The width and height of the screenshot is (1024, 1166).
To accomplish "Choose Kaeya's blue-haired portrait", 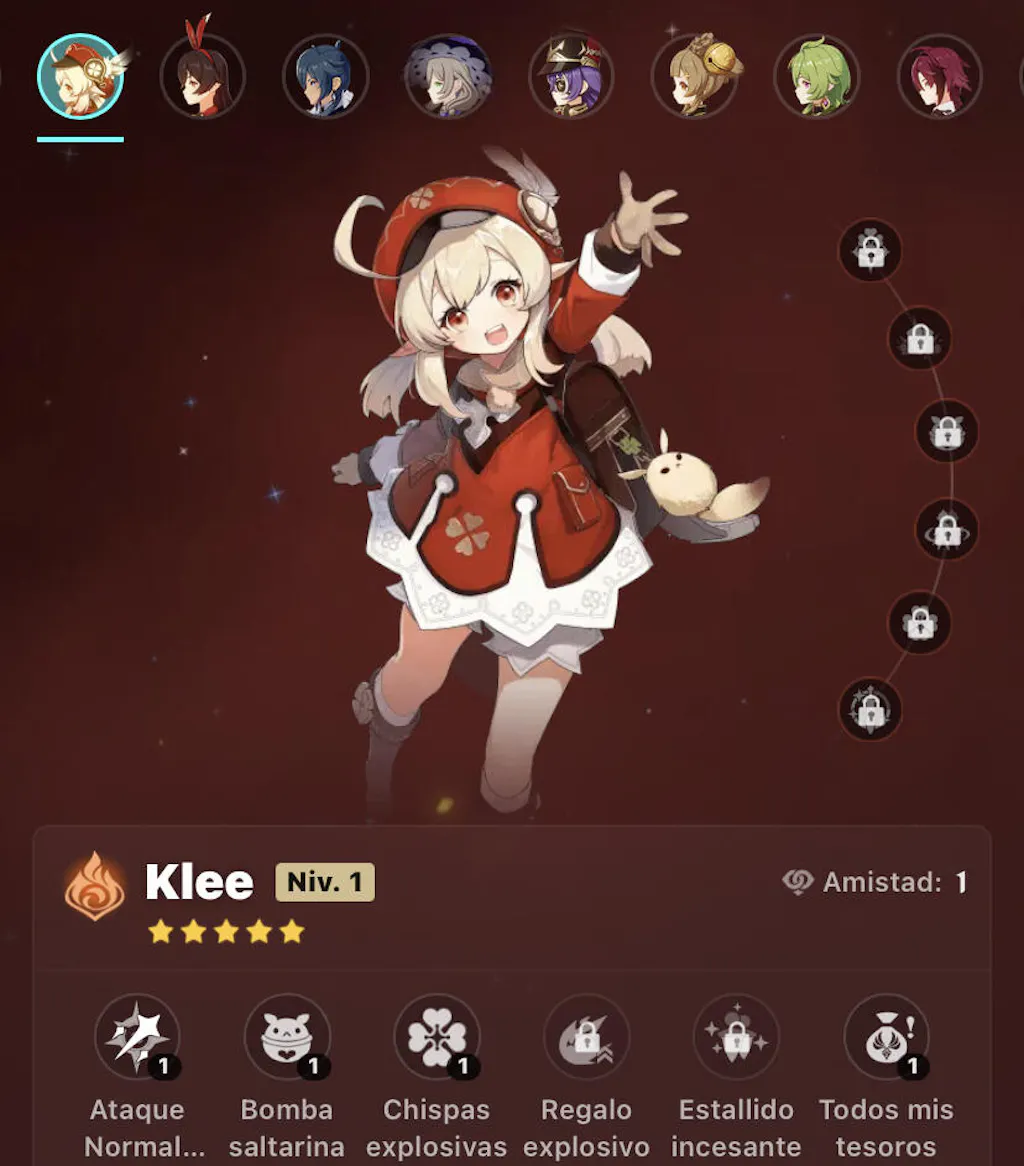I will click(326, 77).
